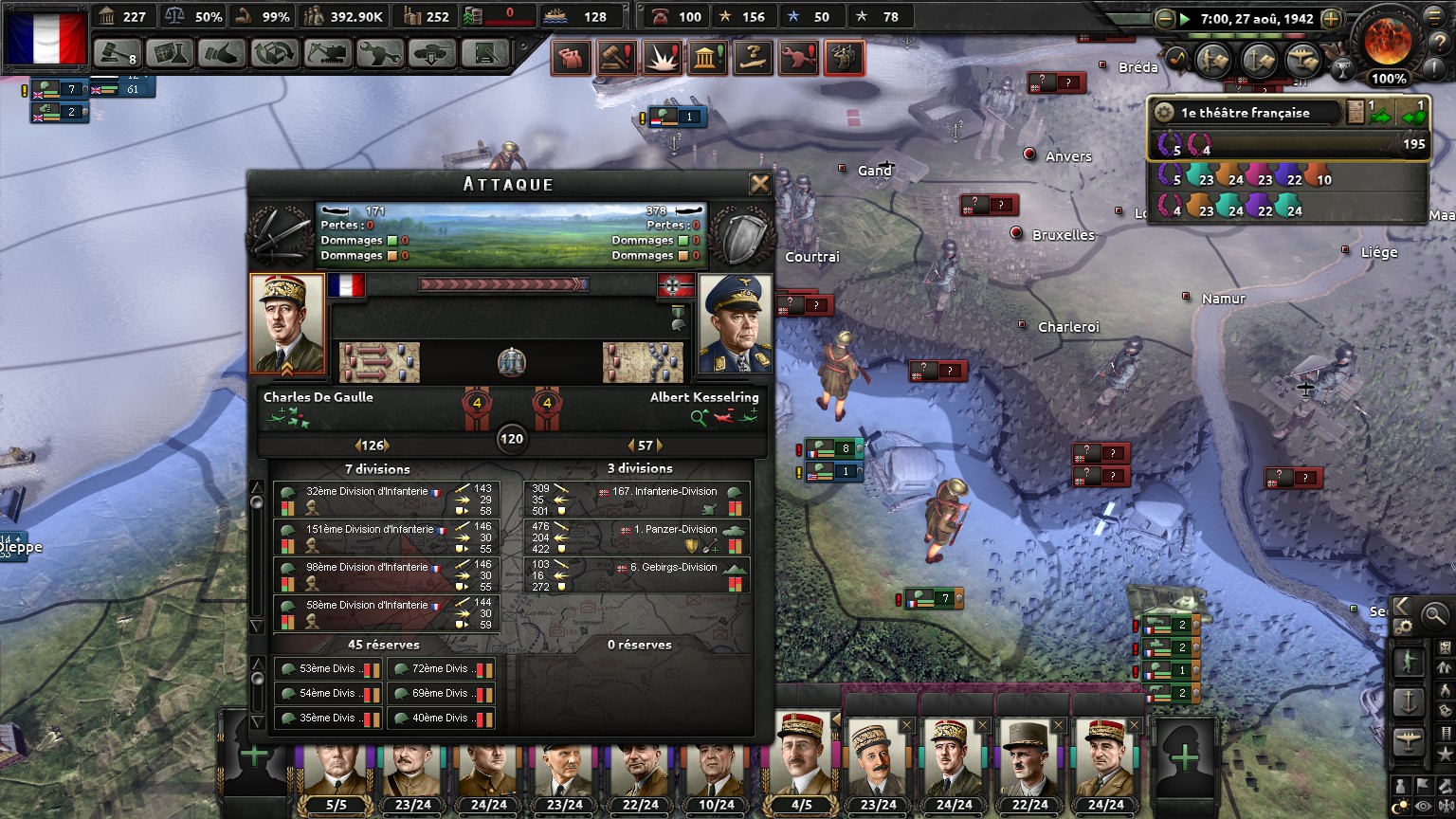Screen dimensions: 1456x819
Task: Open the production wrench menu
Action: 379,53
